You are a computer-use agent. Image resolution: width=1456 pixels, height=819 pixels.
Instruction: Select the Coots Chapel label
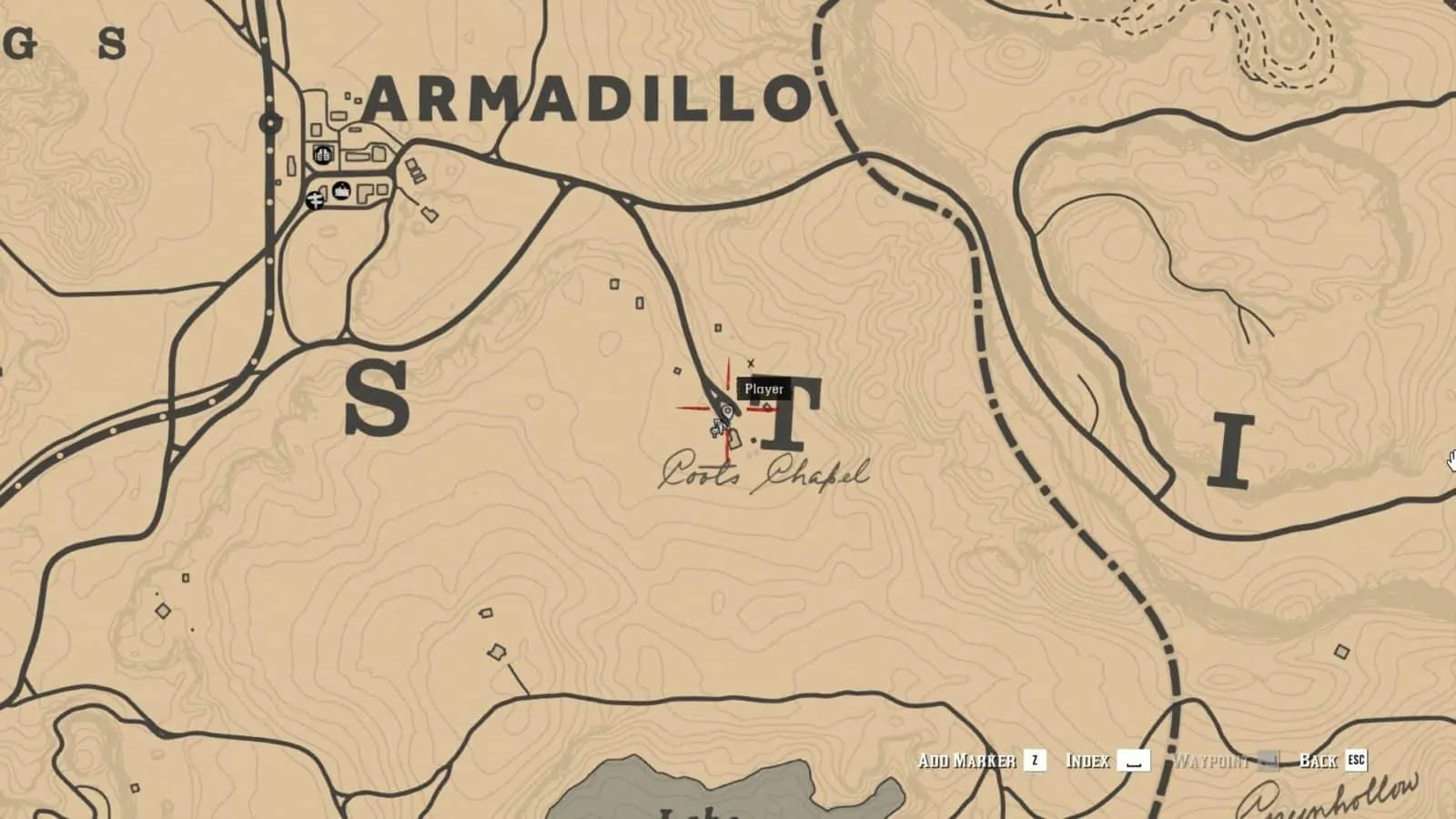766,472
